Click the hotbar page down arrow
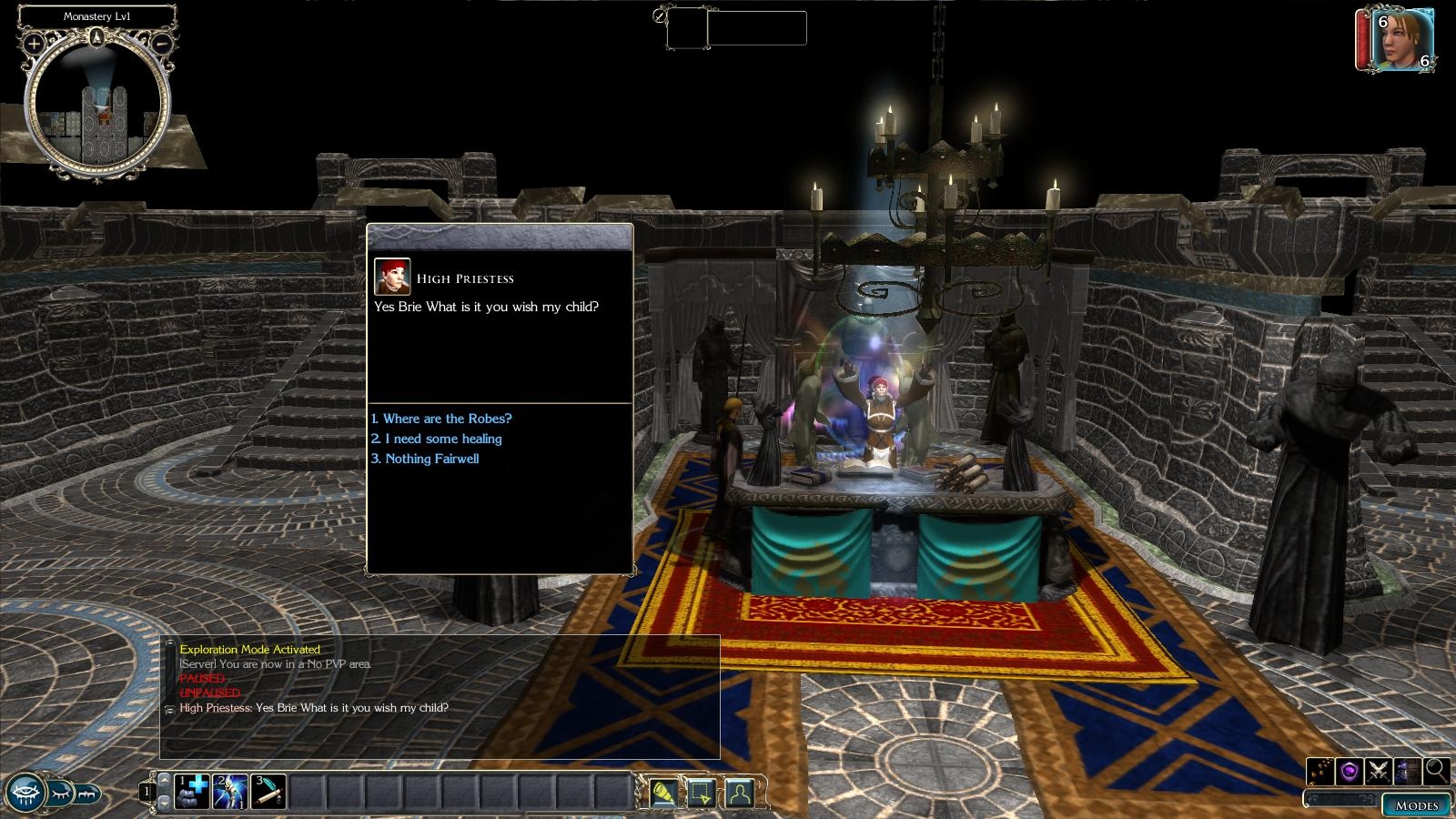 pos(164,803)
